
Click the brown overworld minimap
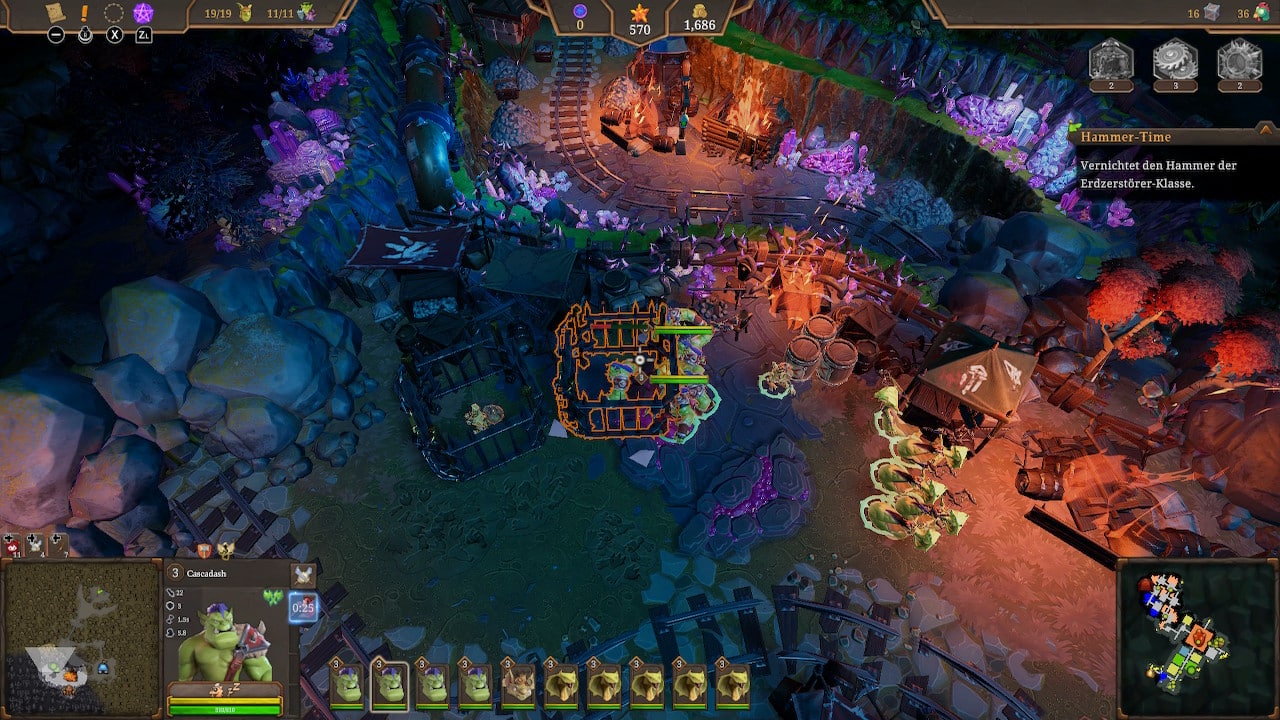pos(82,638)
